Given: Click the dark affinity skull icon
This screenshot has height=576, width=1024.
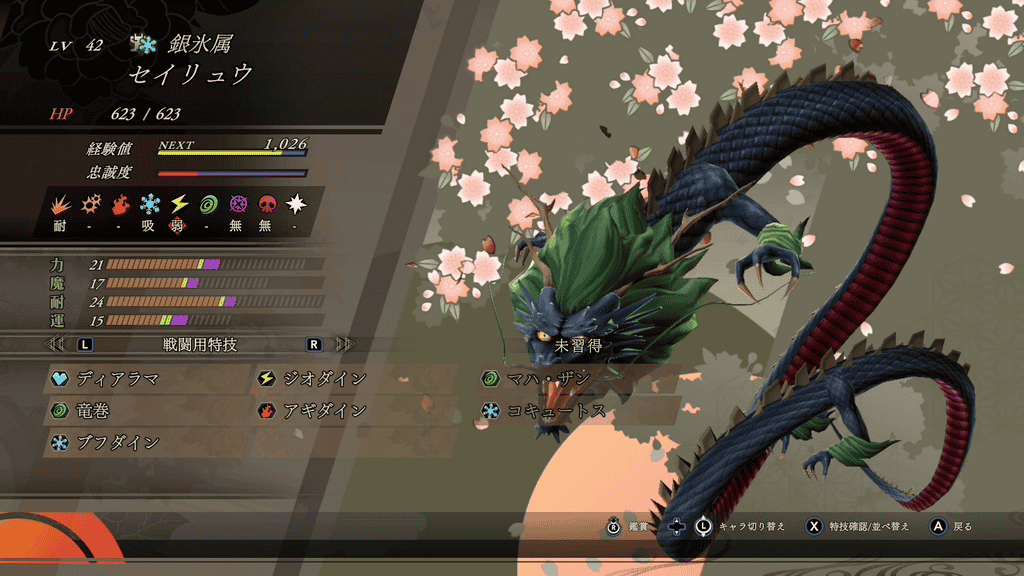Looking at the screenshot, I should (x=267, y=204).
